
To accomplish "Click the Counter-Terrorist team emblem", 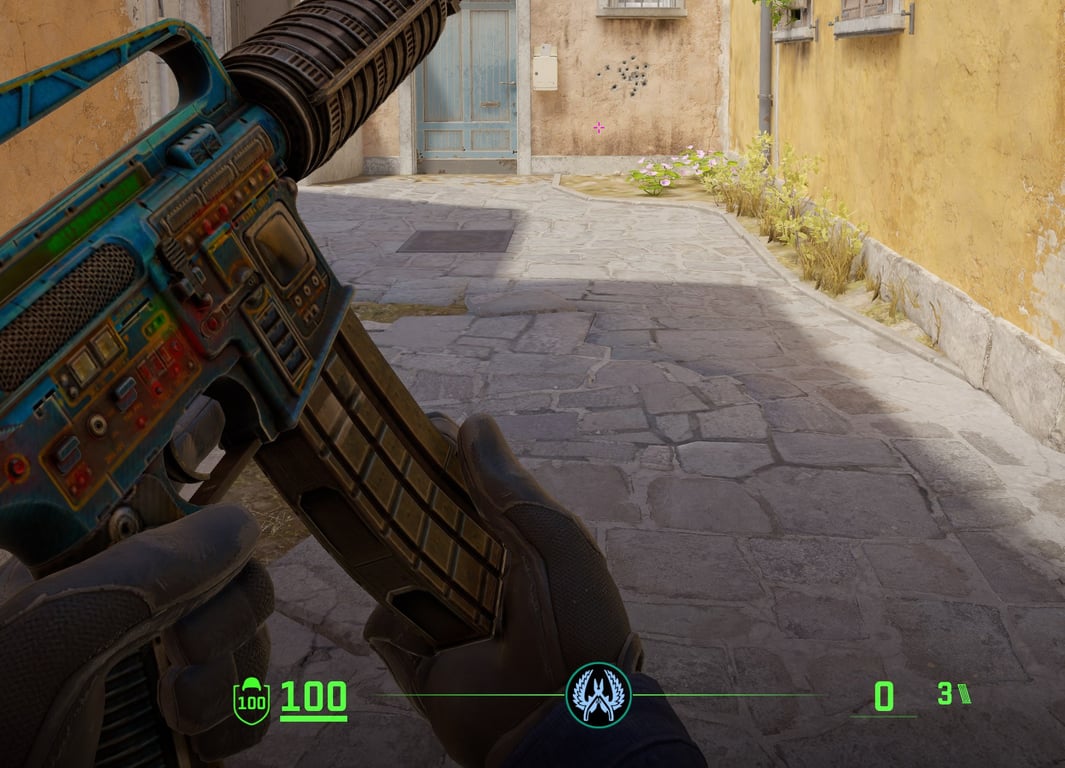I will click(598, 694).
